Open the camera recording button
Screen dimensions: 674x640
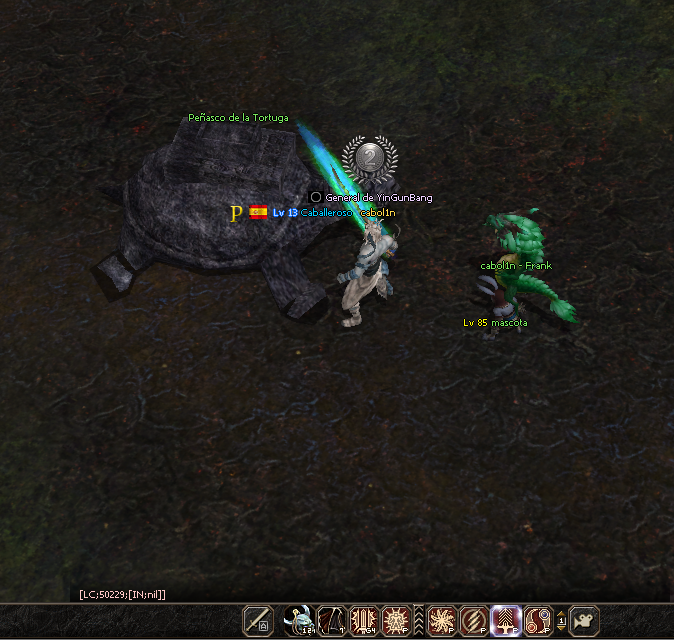coord(584,620)
